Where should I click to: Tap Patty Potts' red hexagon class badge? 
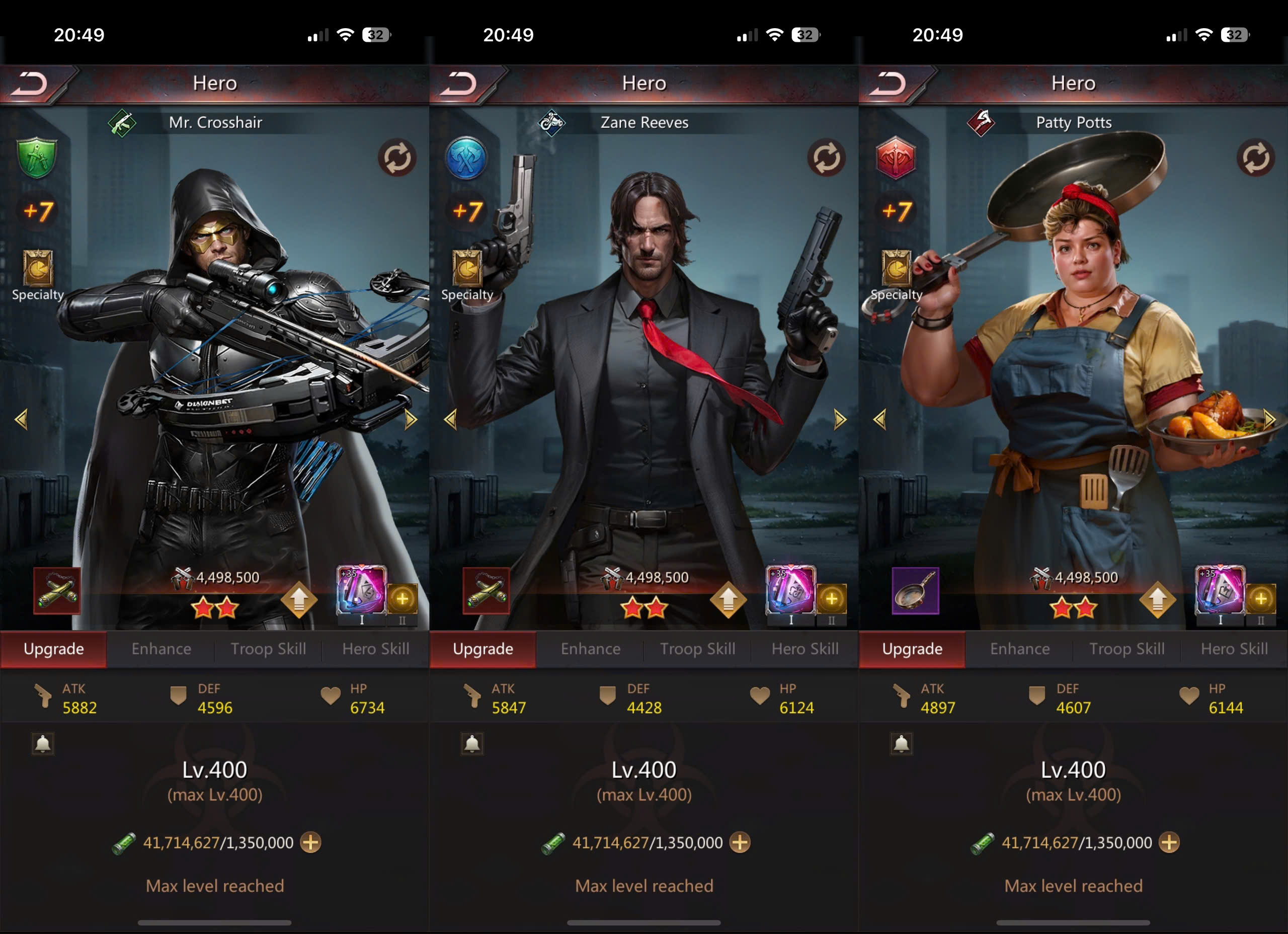tap(896, 158)
